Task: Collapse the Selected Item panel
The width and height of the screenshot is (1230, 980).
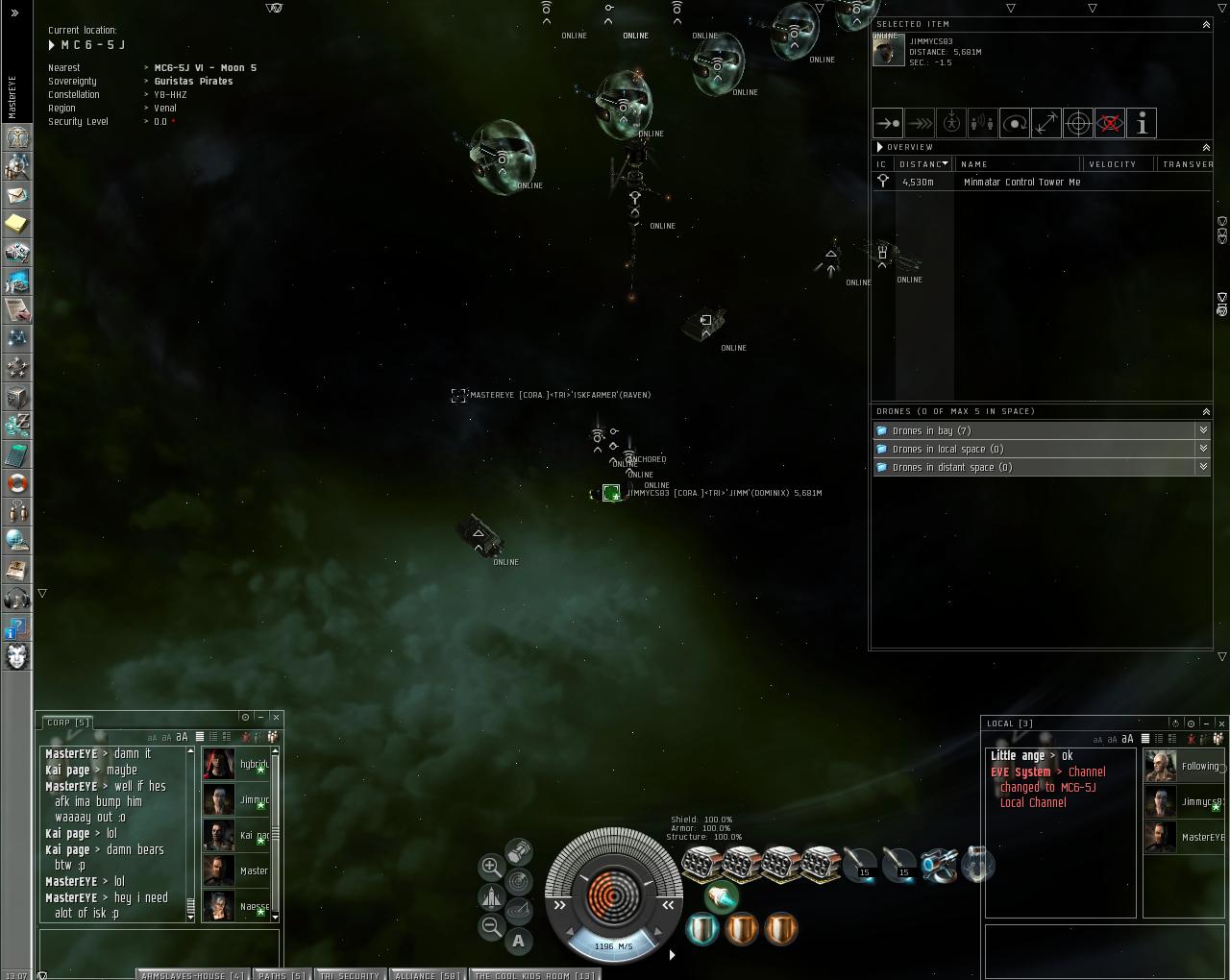Action: [x=1206, y=24]
